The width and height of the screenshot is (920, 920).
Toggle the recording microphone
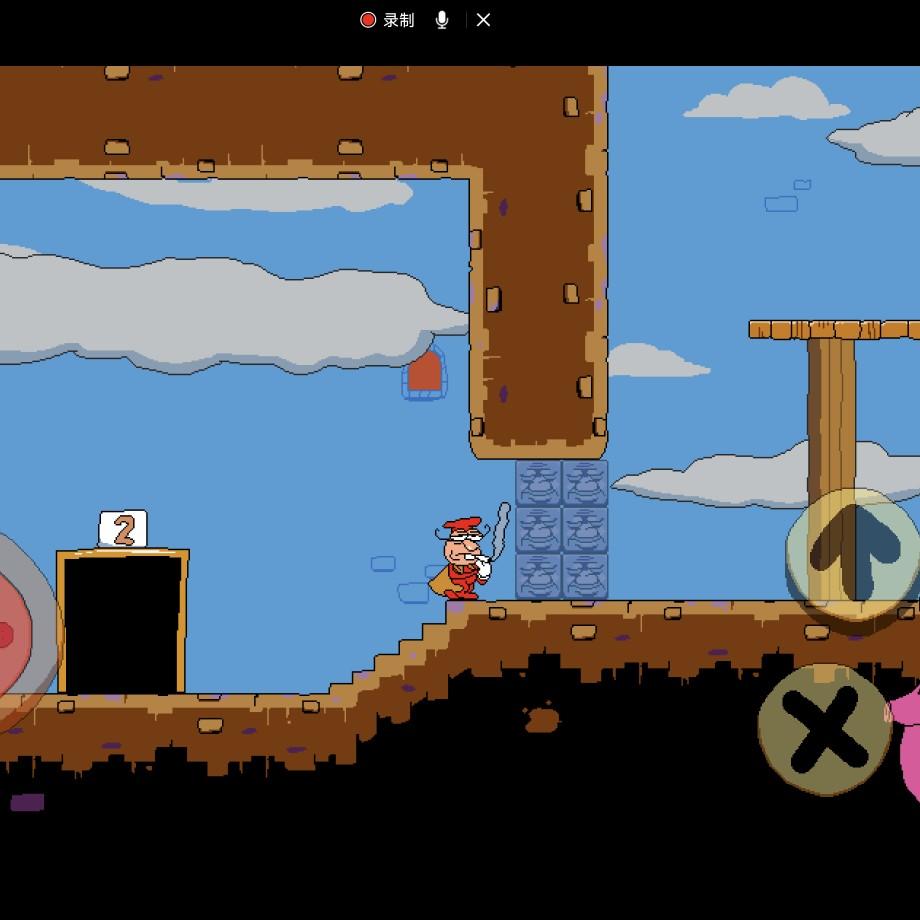(x=442, y=20)
